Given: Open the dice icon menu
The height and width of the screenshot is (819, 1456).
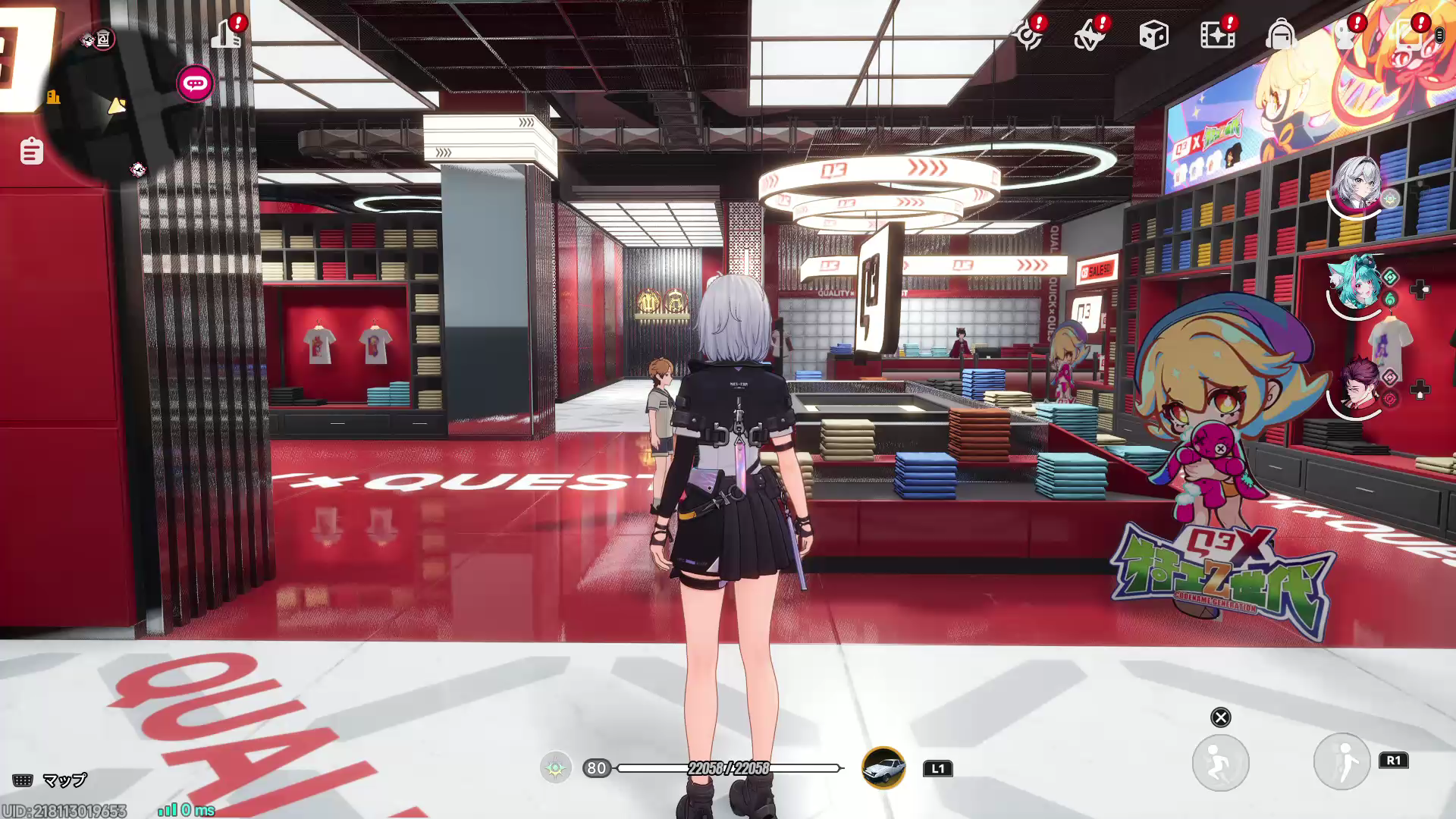Looking at the screenshot, I should point(1153,35).
